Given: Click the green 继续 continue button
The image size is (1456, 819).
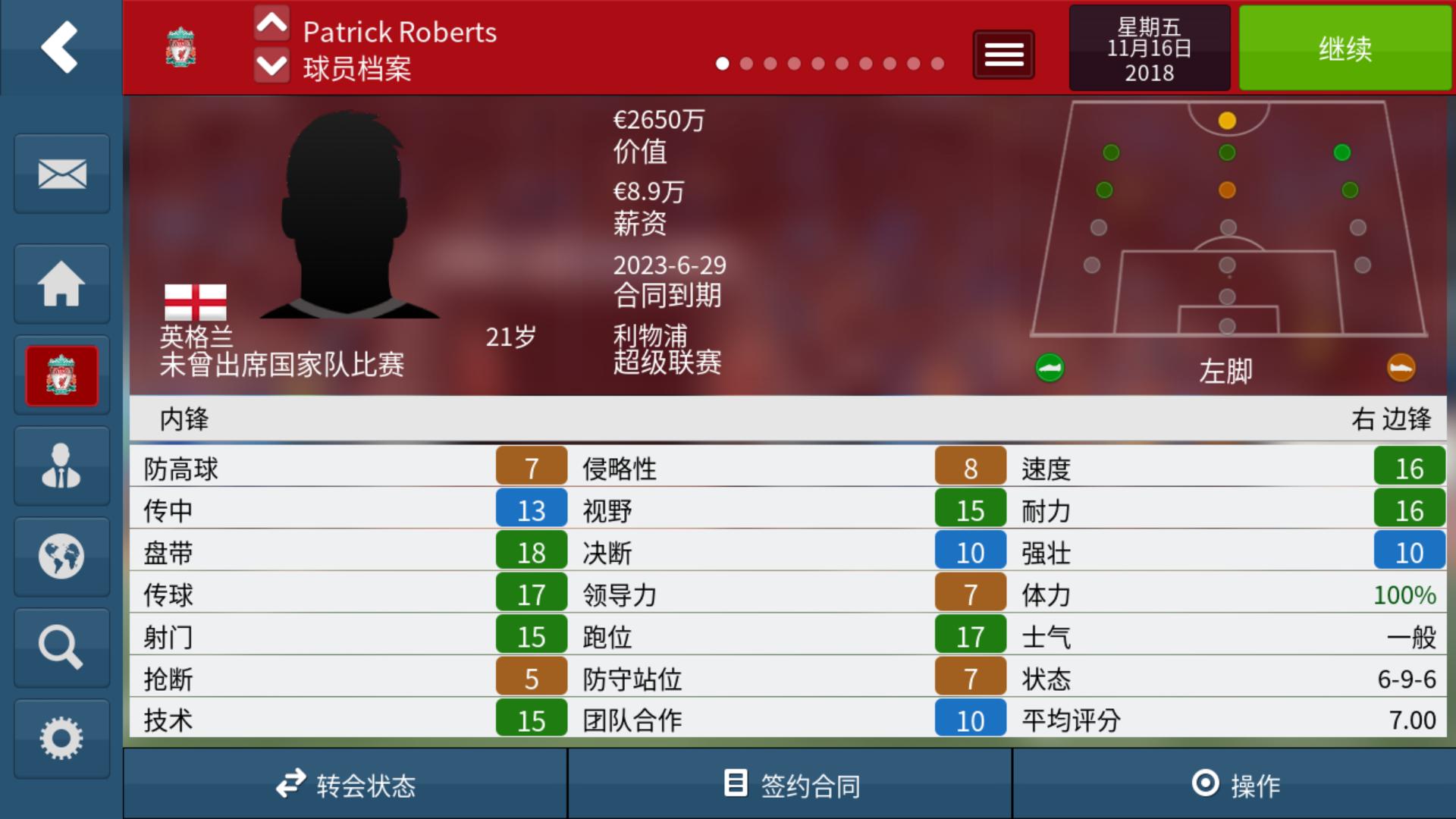Looking at the screenshot, I should coord(1345,49).
